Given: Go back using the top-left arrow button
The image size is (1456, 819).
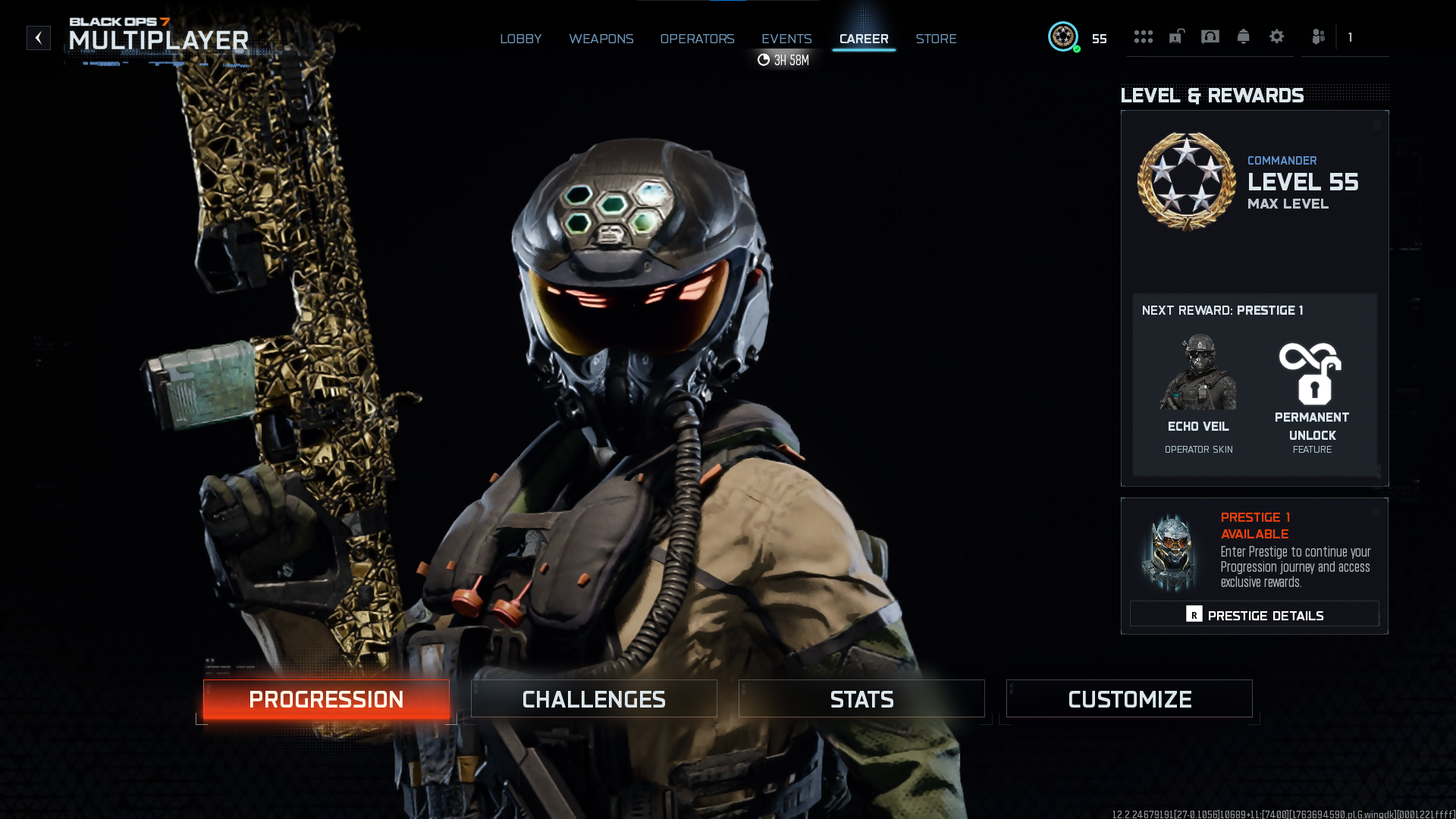Looking at the screenshot, I should (x=39, y=38).
